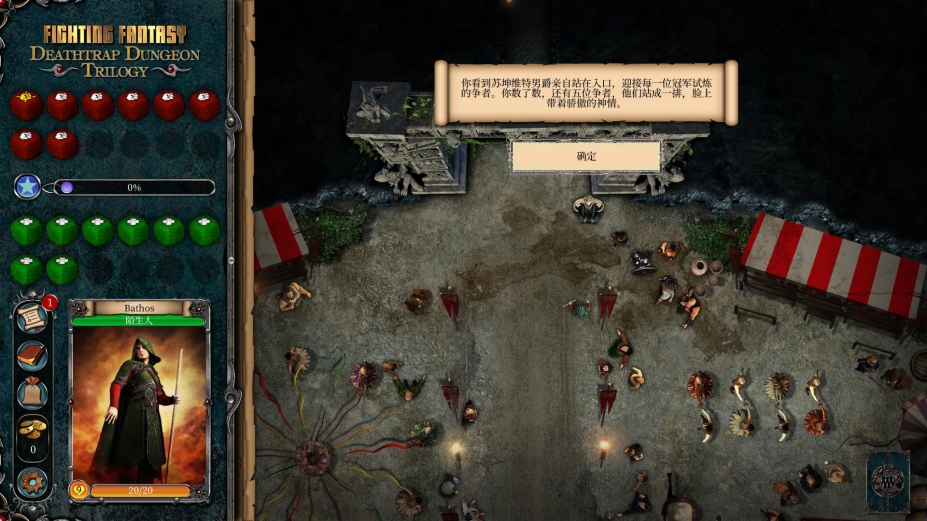Open settings via the gear icon

(32, 480)
